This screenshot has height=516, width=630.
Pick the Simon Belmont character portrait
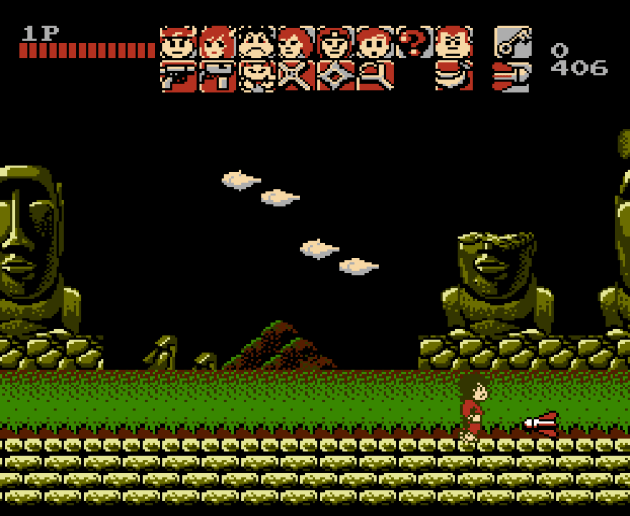295,43
